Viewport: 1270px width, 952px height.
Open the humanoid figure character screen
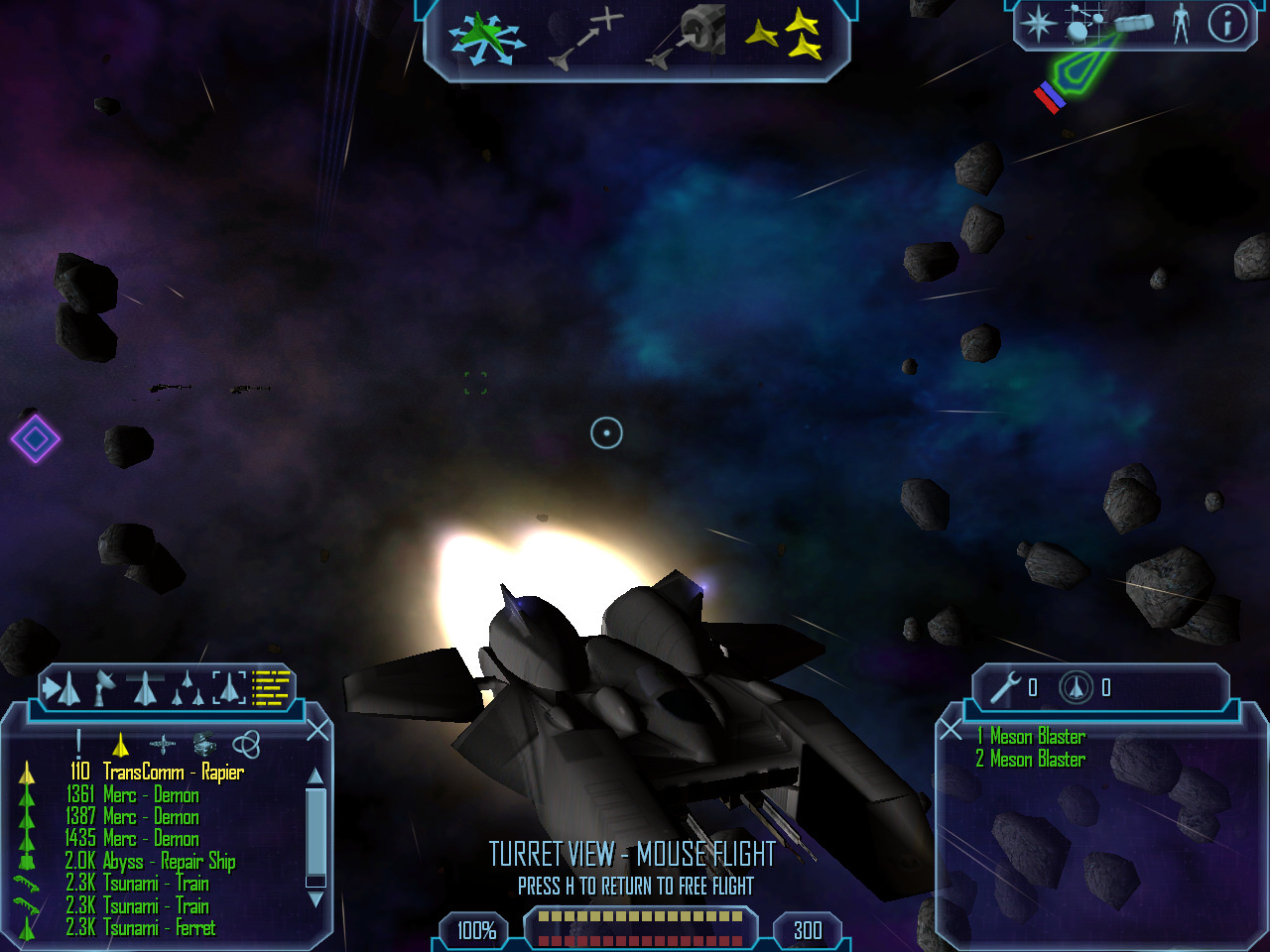click(1181, 24)
